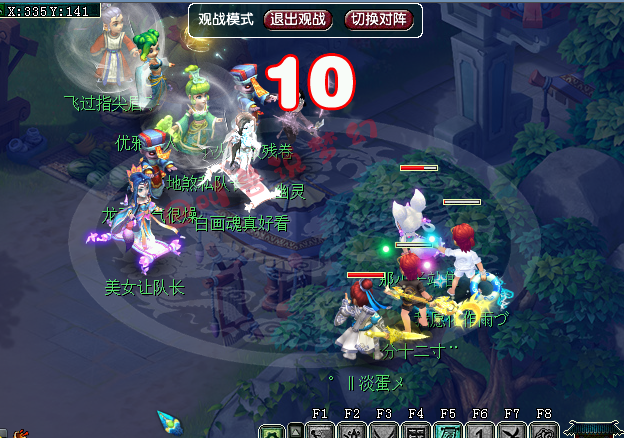
Task: Choose the F4 hotbar slot
Action: (x=416, y=431)
